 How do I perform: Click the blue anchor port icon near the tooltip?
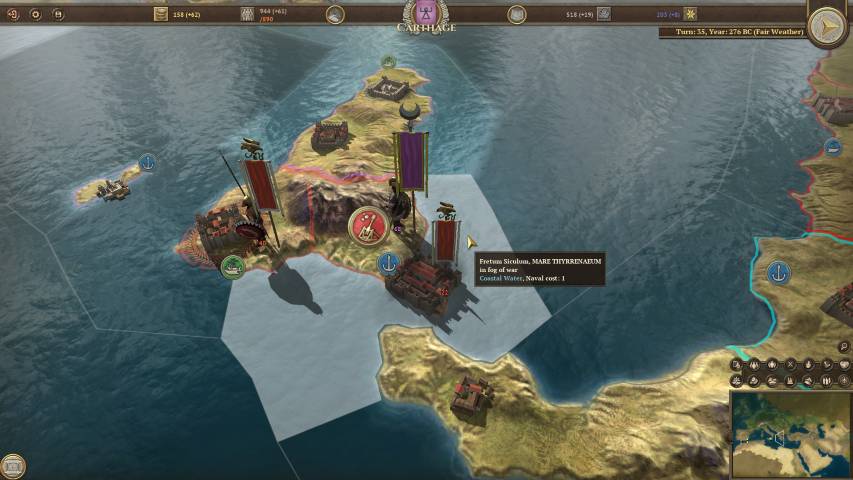point(389,263)
